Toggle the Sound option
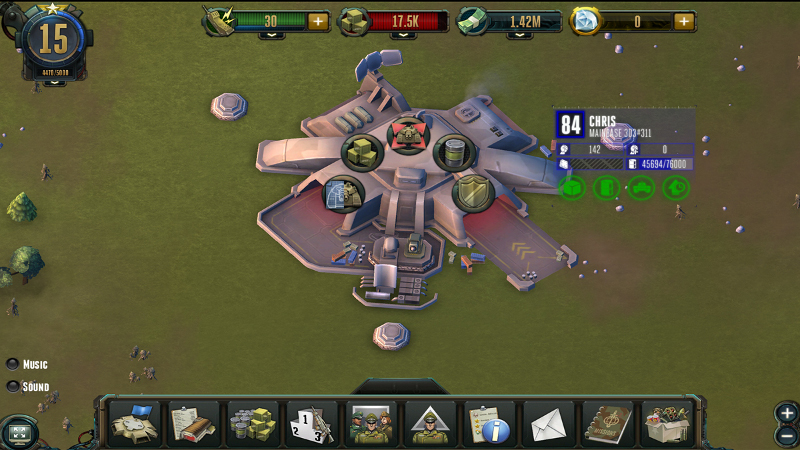This screenshot has width=800, height=450. pyautogui.click(x=13, y=386)
